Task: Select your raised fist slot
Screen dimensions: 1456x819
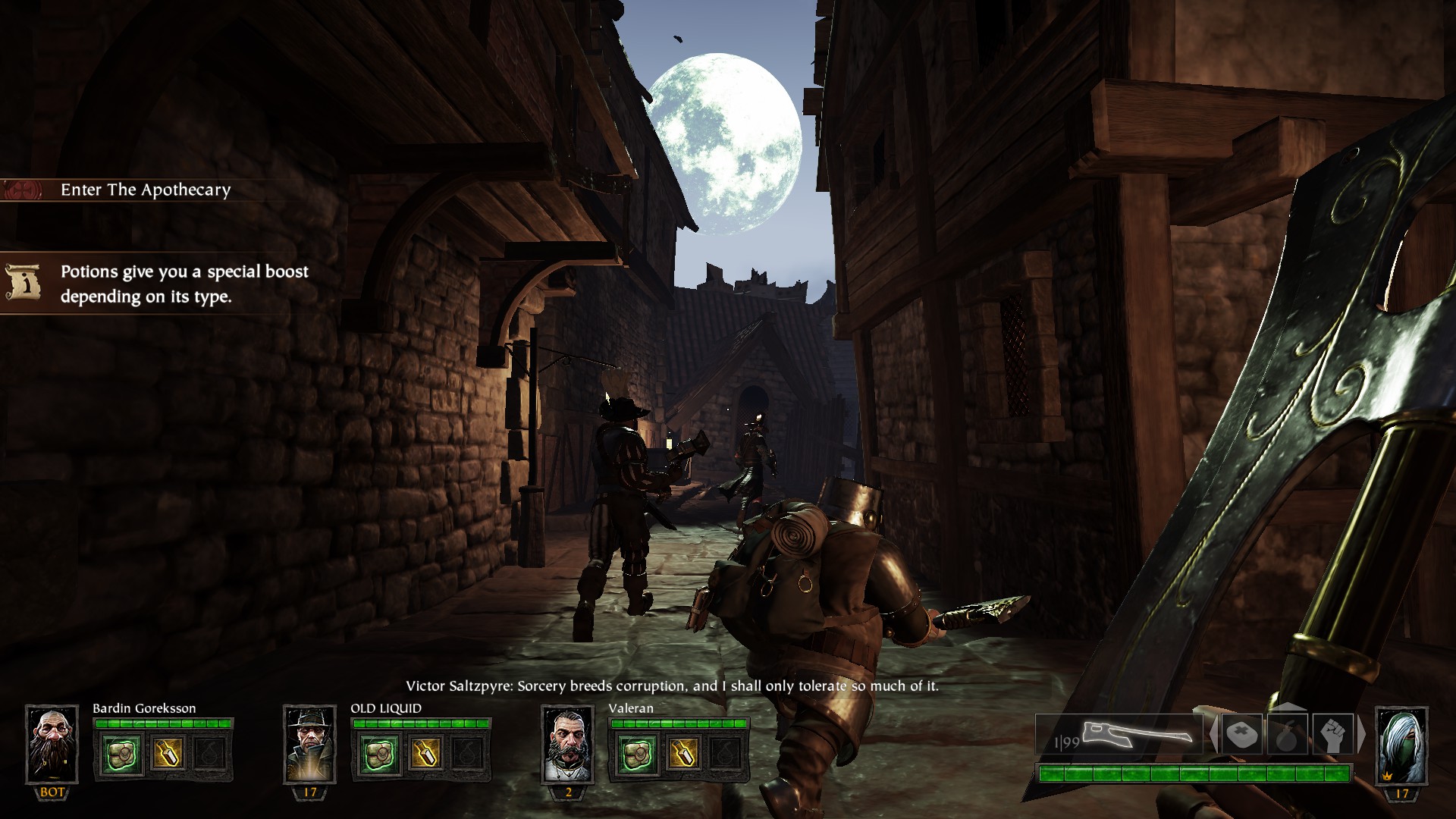Action: pos(1332,734)
